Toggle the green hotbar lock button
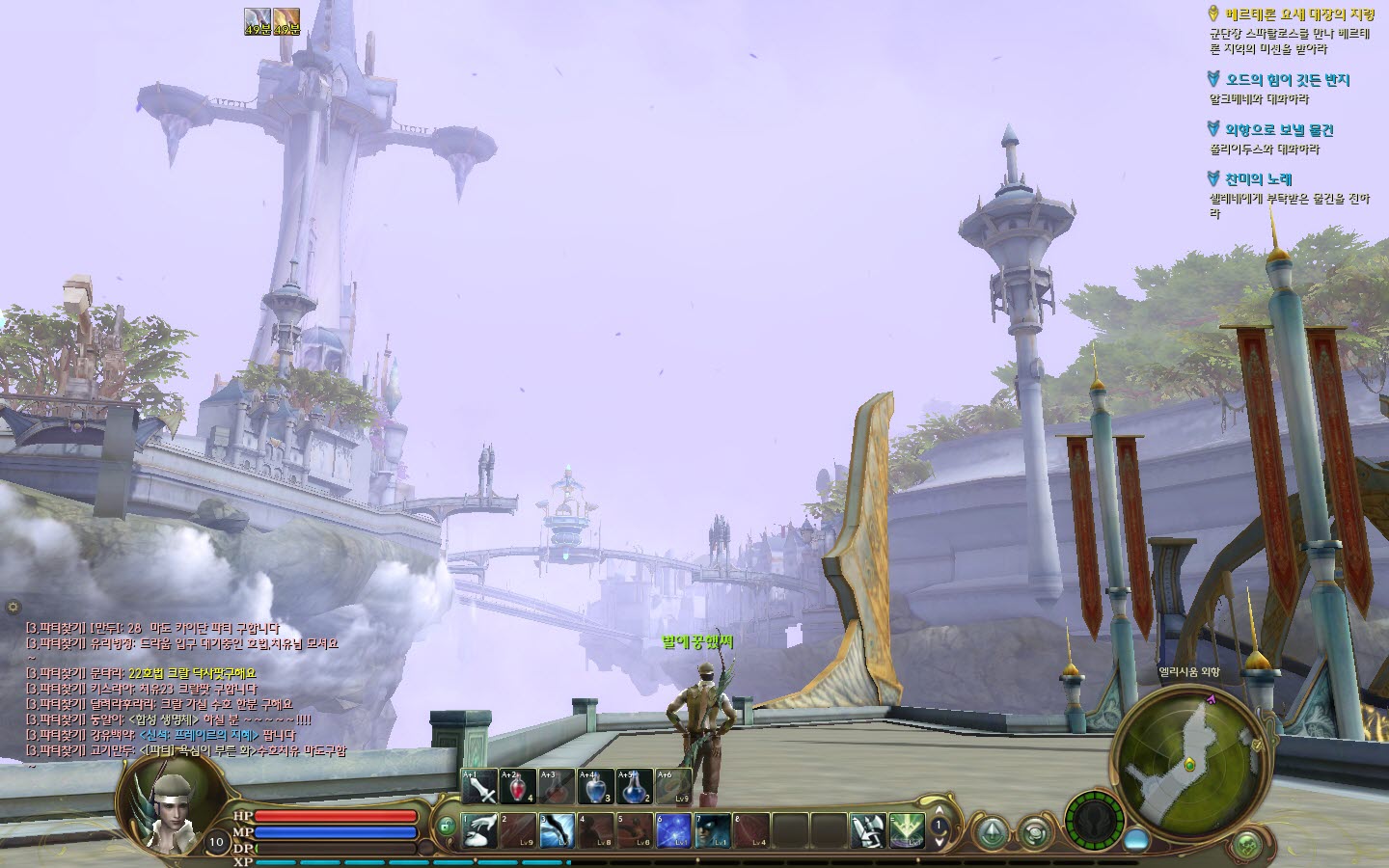This screenshot has height=868, width=1389. (x=446, y=827)
